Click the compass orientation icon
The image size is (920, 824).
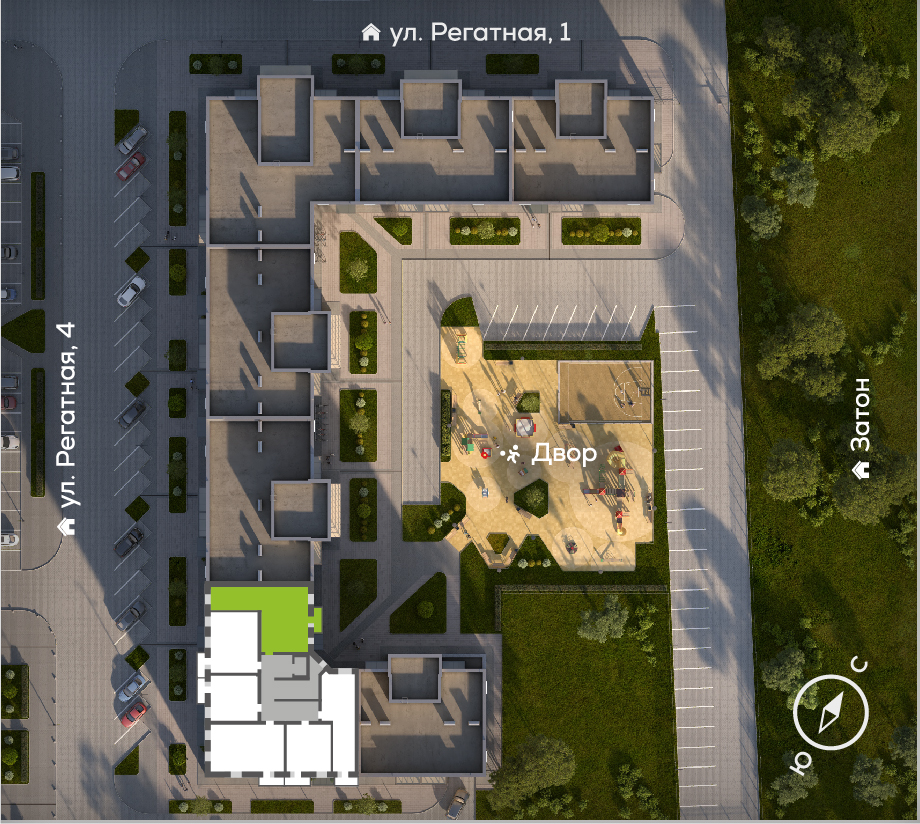coord(830,711)
